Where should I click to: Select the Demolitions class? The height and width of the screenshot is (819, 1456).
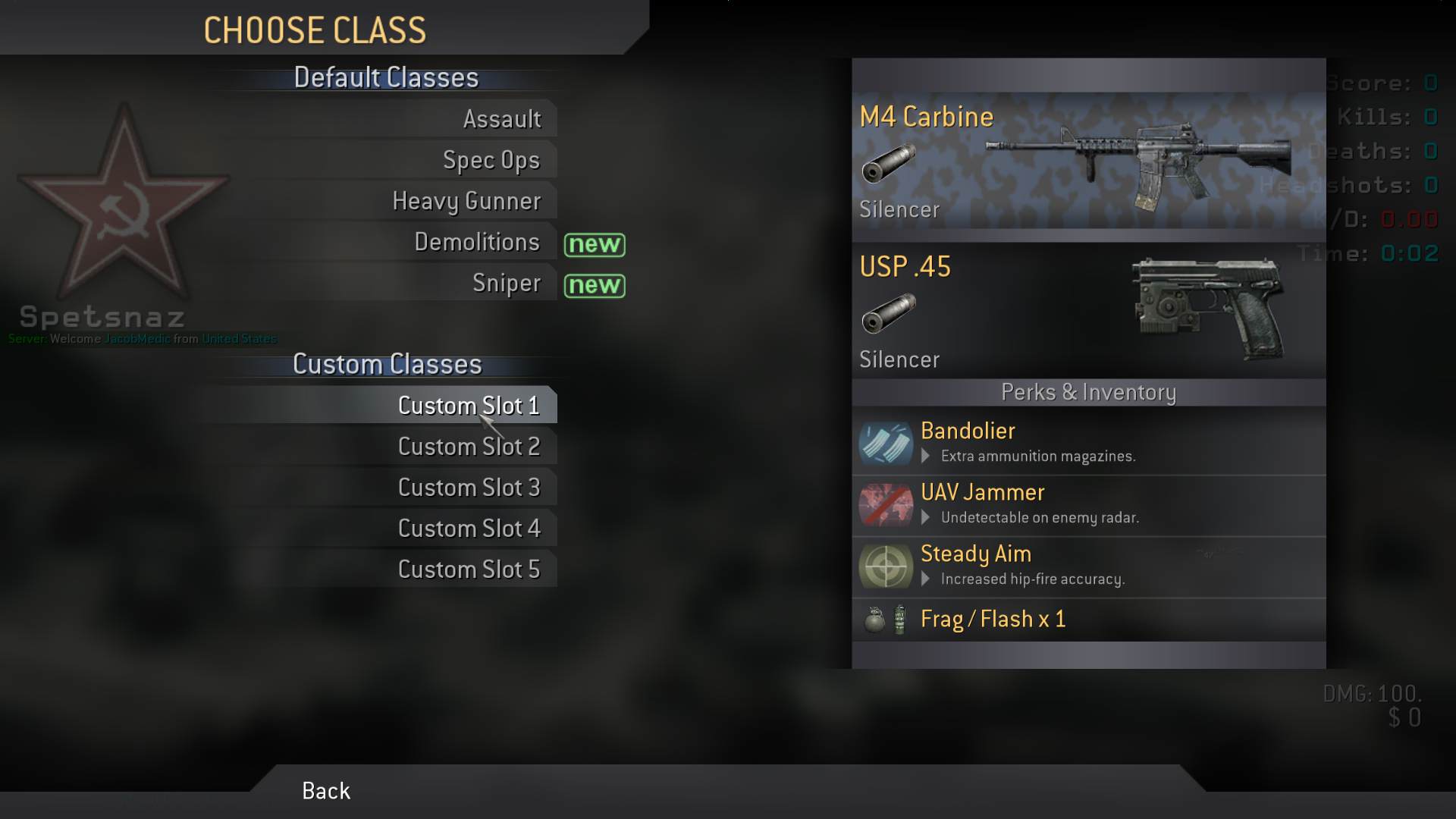click(x=477, y=242)
